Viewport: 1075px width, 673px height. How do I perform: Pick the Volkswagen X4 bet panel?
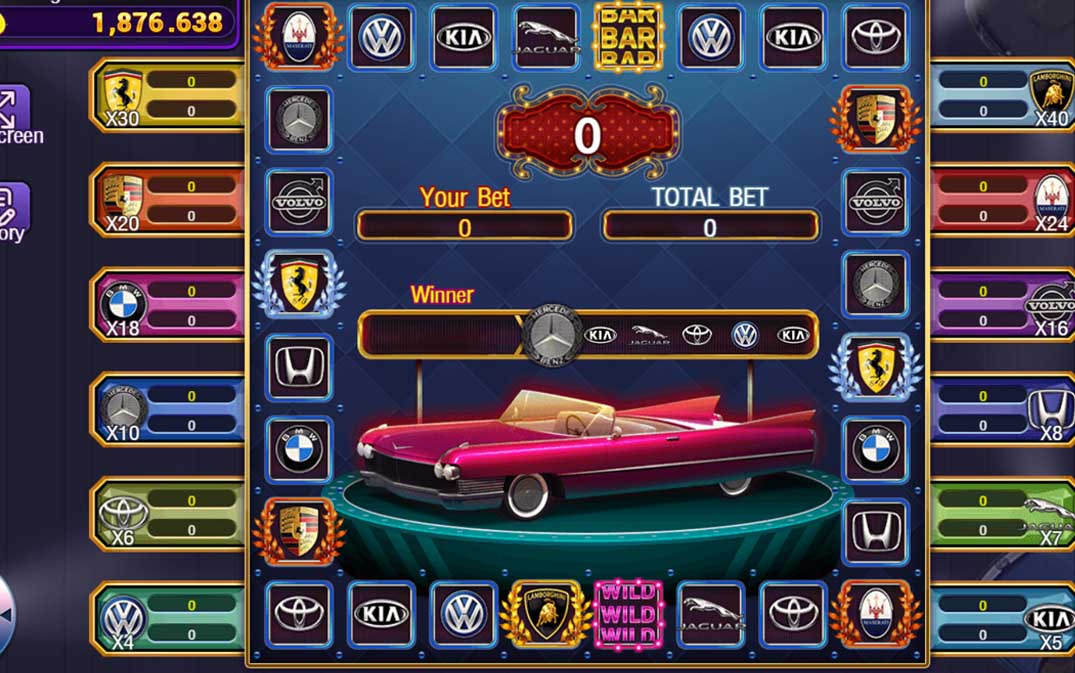pos(170,619)
